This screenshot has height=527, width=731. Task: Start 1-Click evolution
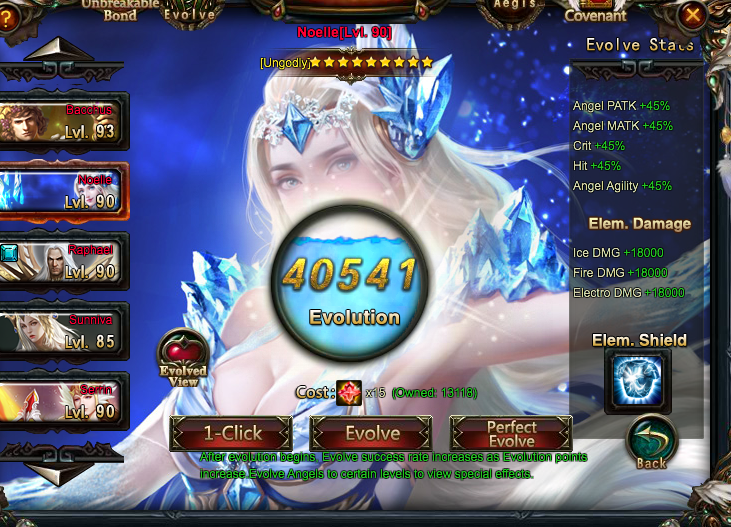[232, 434]
